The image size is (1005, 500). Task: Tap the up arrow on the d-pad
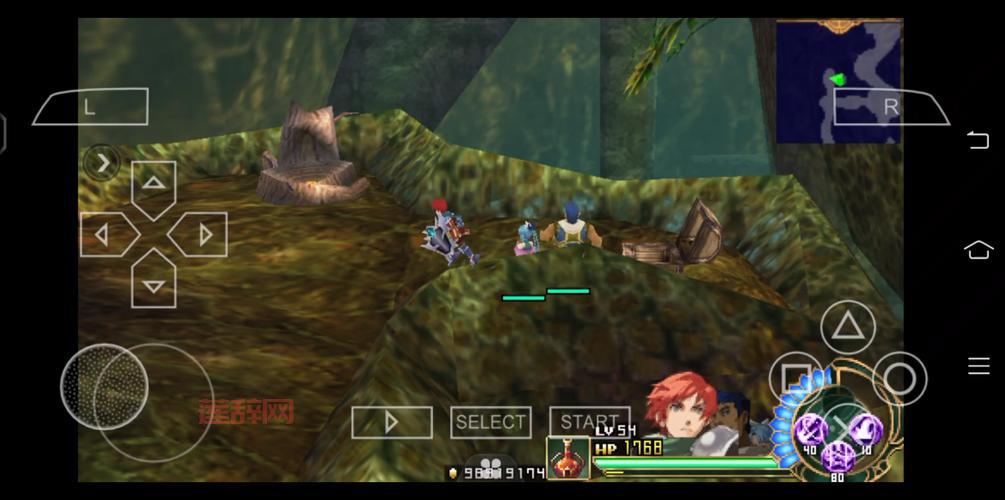(153, 185)
